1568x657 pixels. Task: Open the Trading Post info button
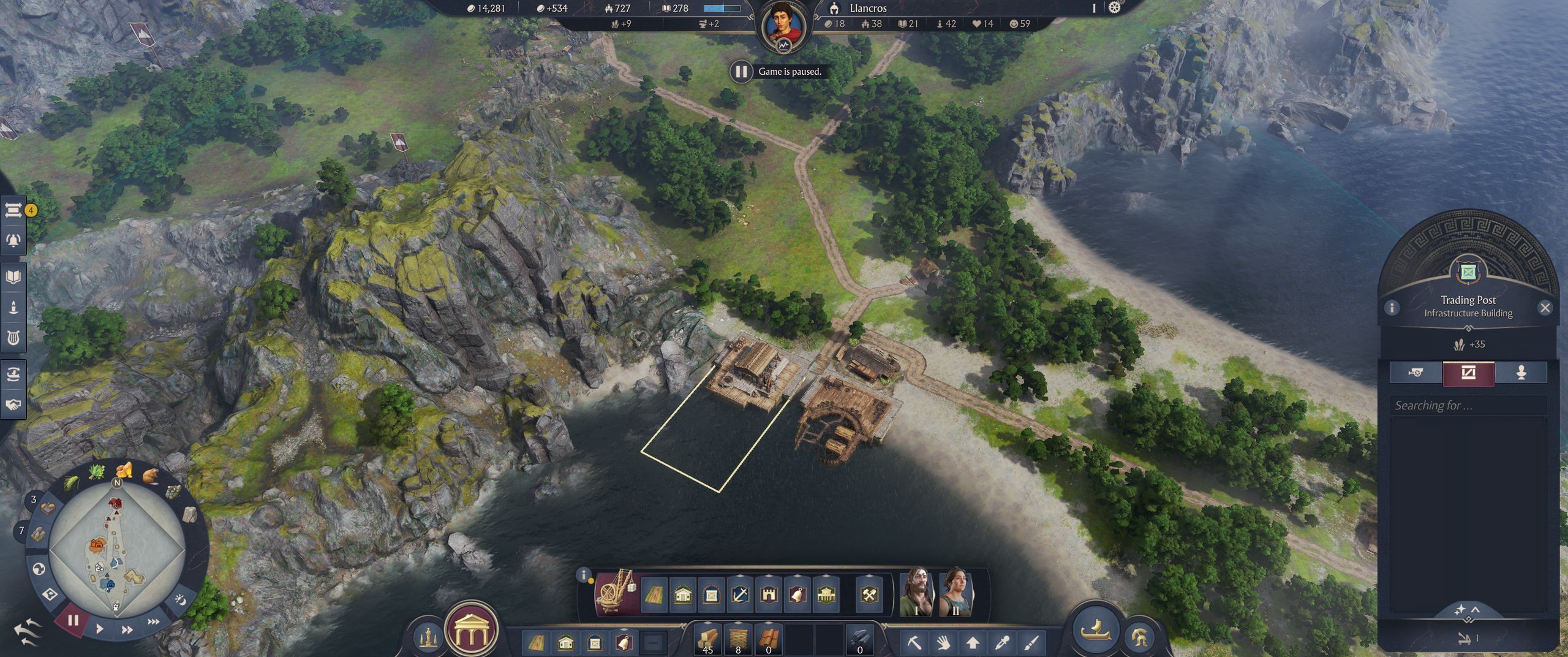[1392, 308]
